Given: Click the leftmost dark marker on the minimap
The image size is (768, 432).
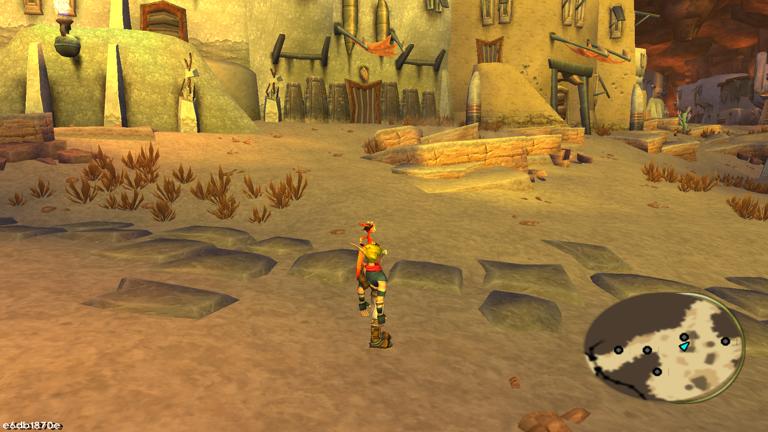Looking at the screenshot, I should (x=618, y=349).
